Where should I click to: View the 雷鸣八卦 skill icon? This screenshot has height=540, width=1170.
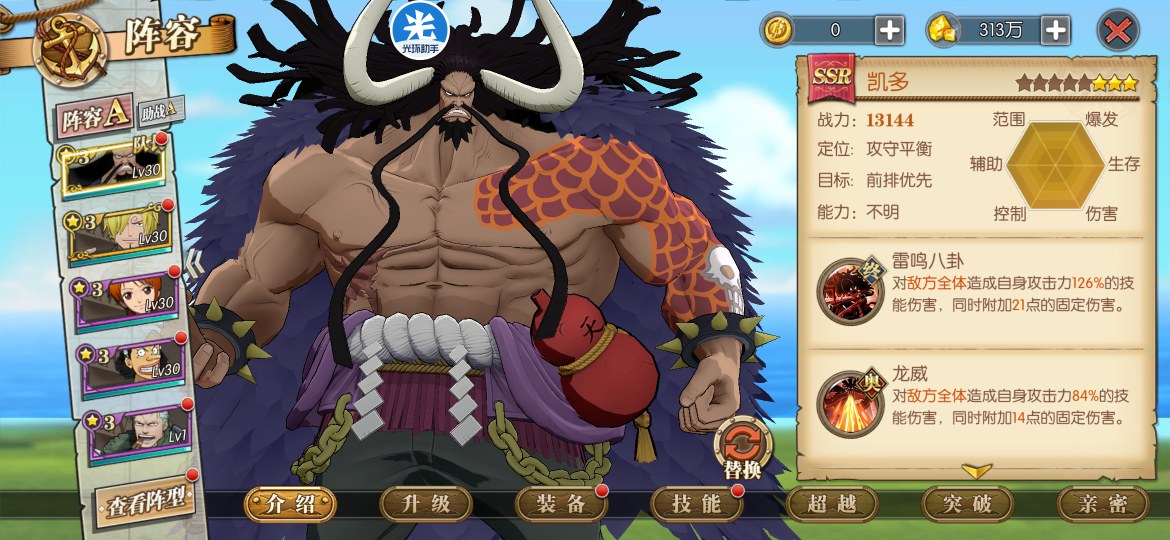850,291
